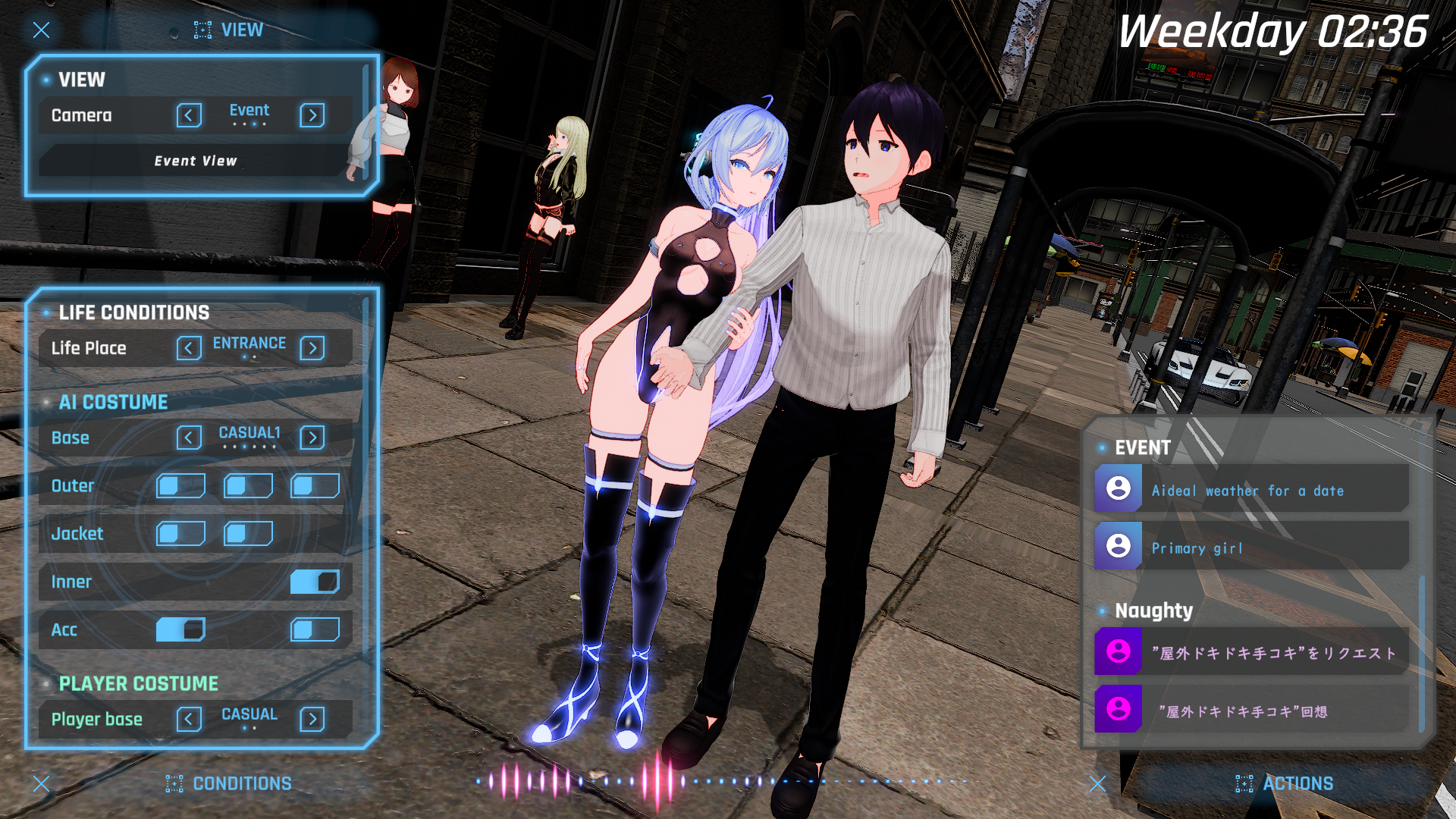The width and height of the screenshot is (1456, 819).
Task: Switch Camera to the previous mode
Action: pyautogui.click(x=189, y=115)
